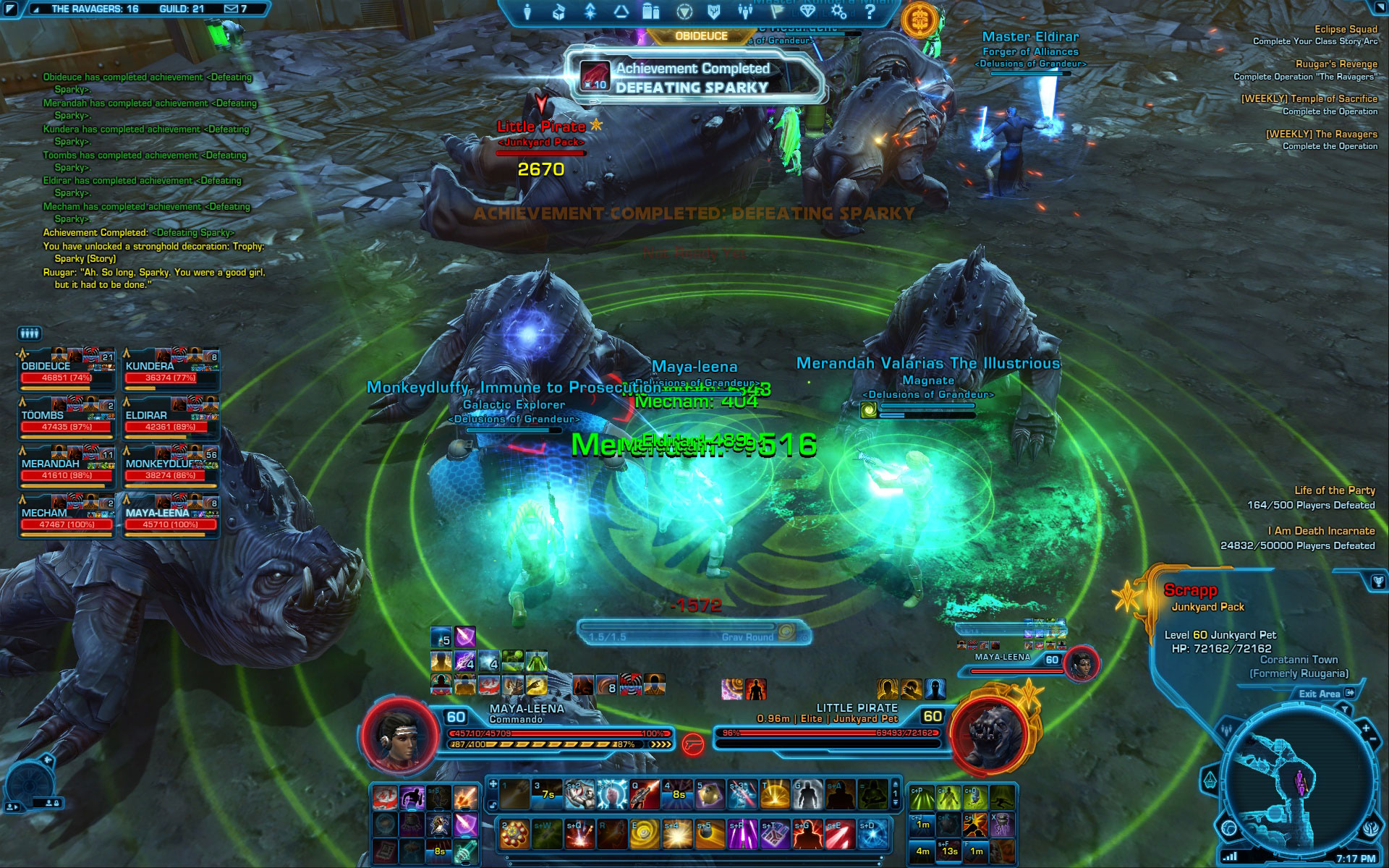The image size is (1389, 868).
Task: Select Kundera's operation frame
Action: 171,370
